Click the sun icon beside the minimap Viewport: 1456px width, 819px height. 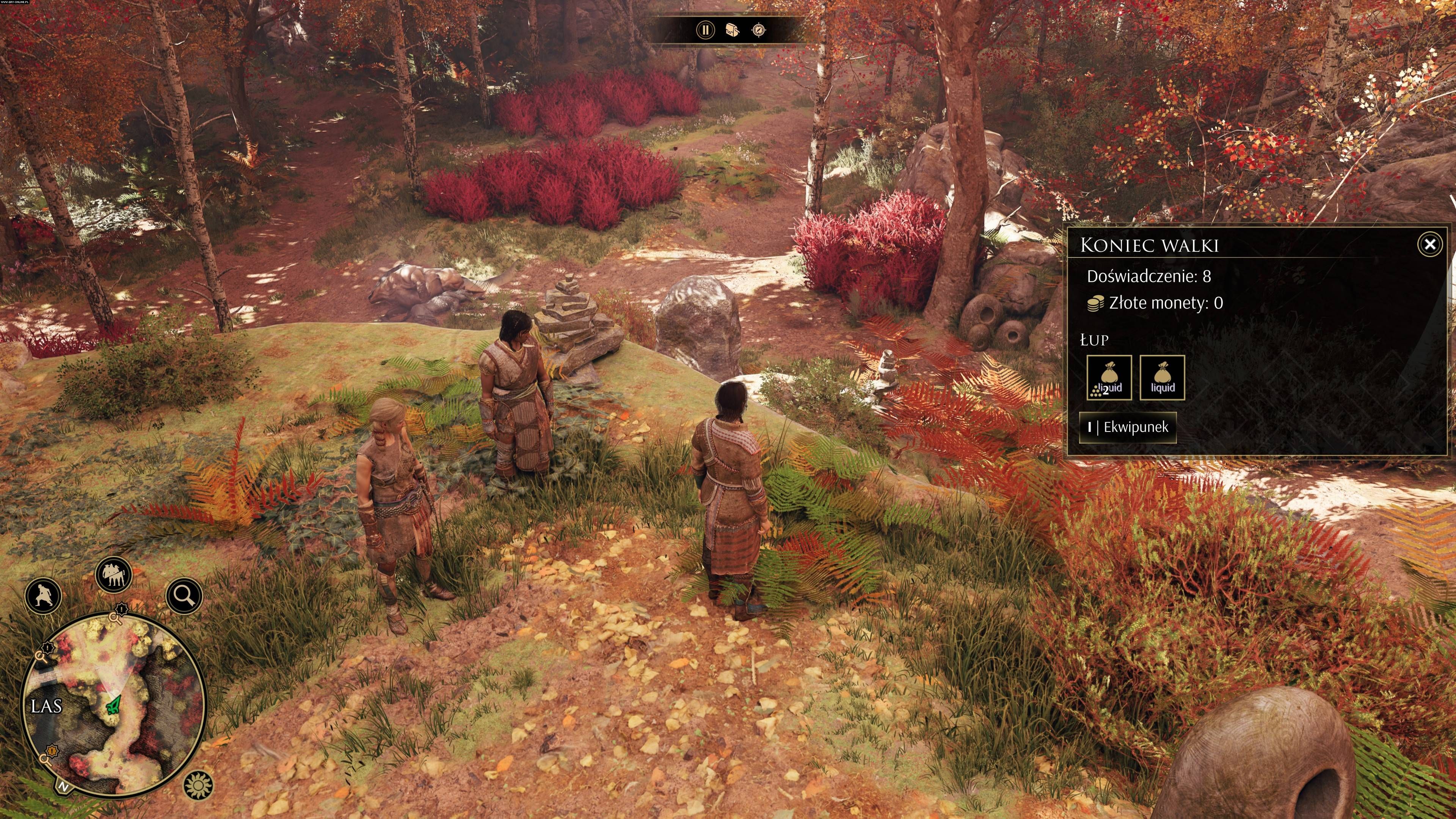coord(198,785)
